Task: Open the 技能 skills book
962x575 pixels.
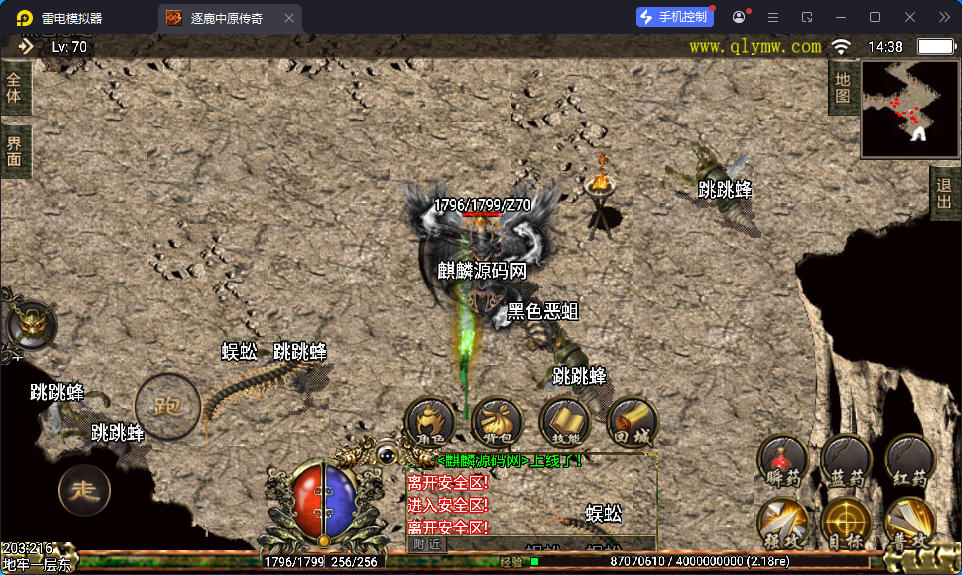Action: click(x=563, y=422)
